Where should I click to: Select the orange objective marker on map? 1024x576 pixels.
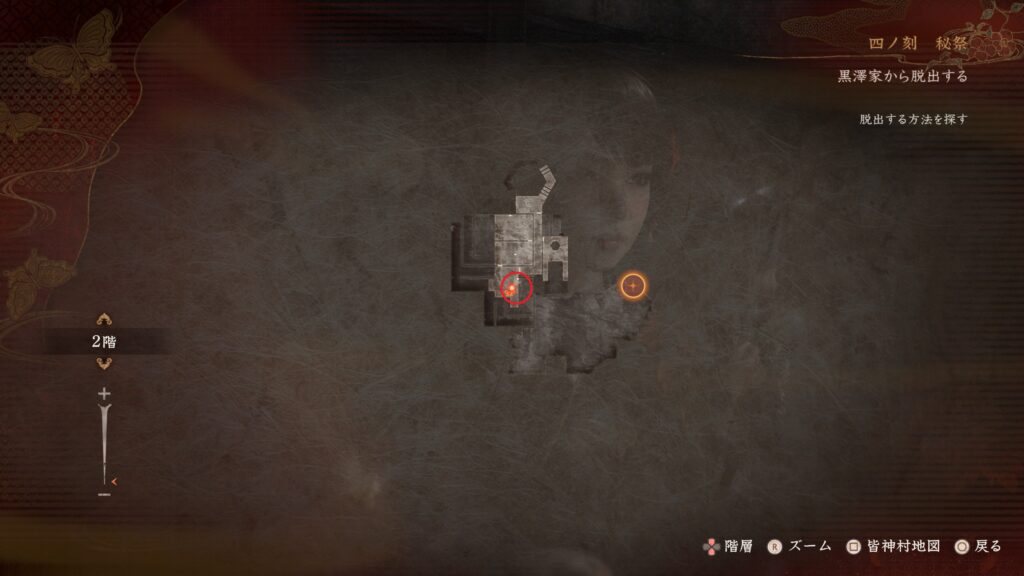(x=633, y=287)
